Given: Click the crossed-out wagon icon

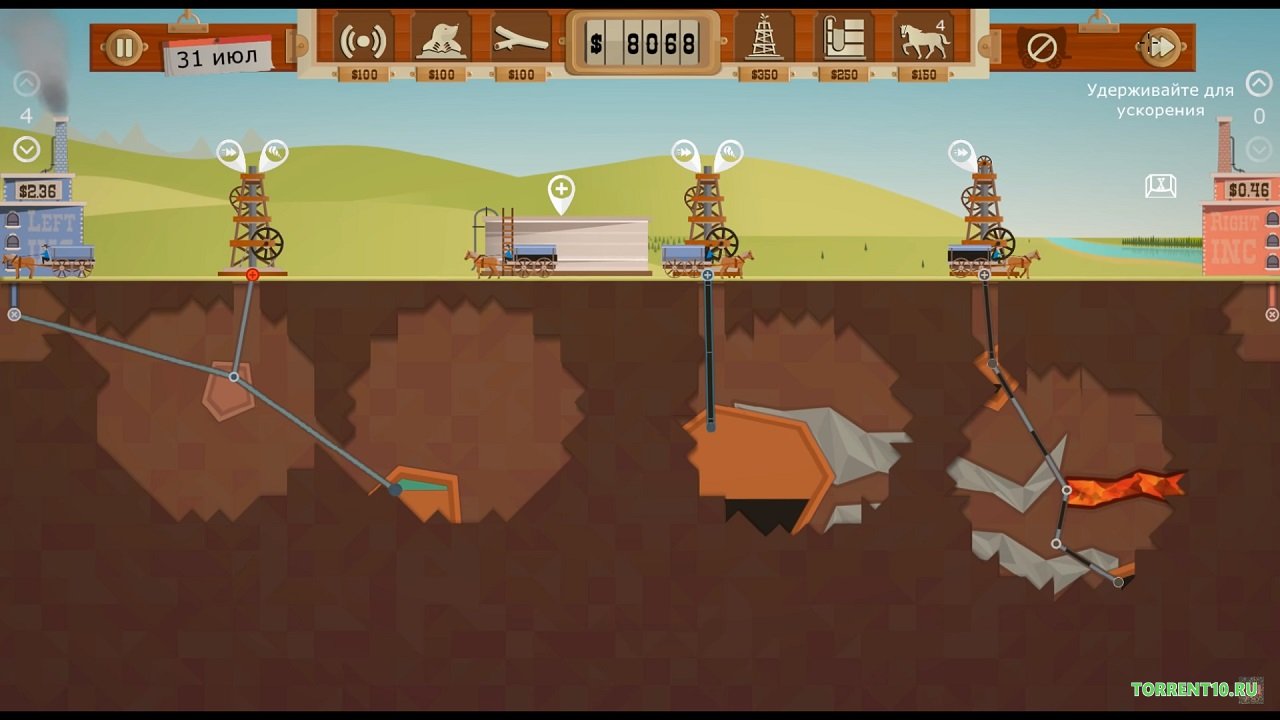Looking at the screenshot, I should coord(1042,46).
